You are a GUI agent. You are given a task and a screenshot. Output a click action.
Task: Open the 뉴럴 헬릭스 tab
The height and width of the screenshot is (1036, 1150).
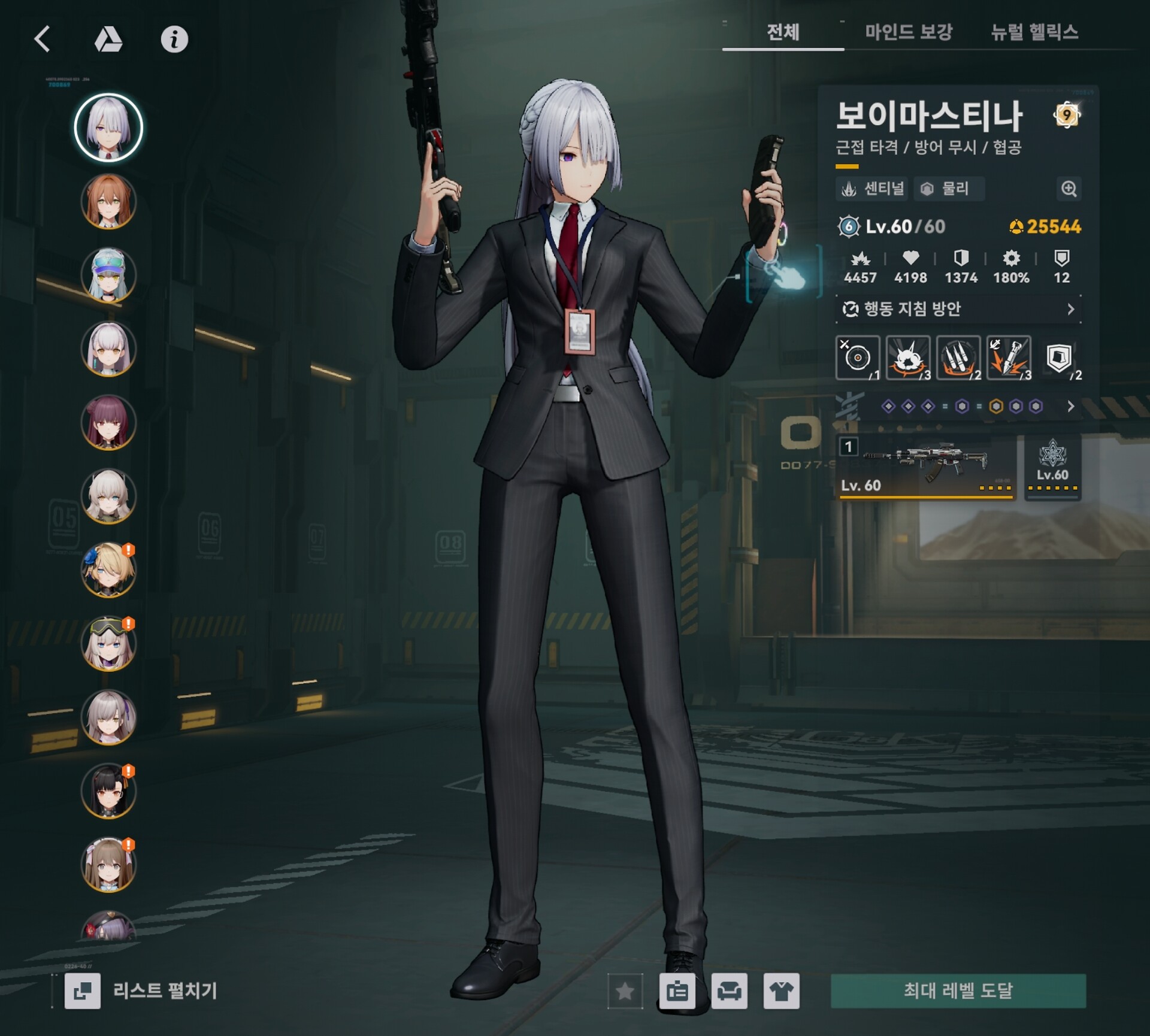1034,32
